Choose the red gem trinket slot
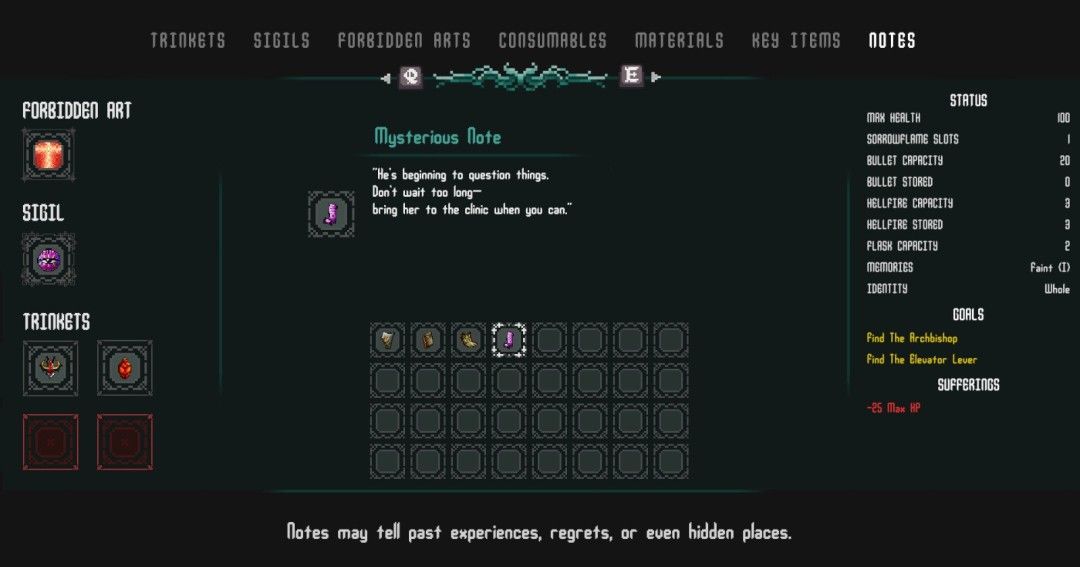1080x567 pixels. (x=124, y=367)
